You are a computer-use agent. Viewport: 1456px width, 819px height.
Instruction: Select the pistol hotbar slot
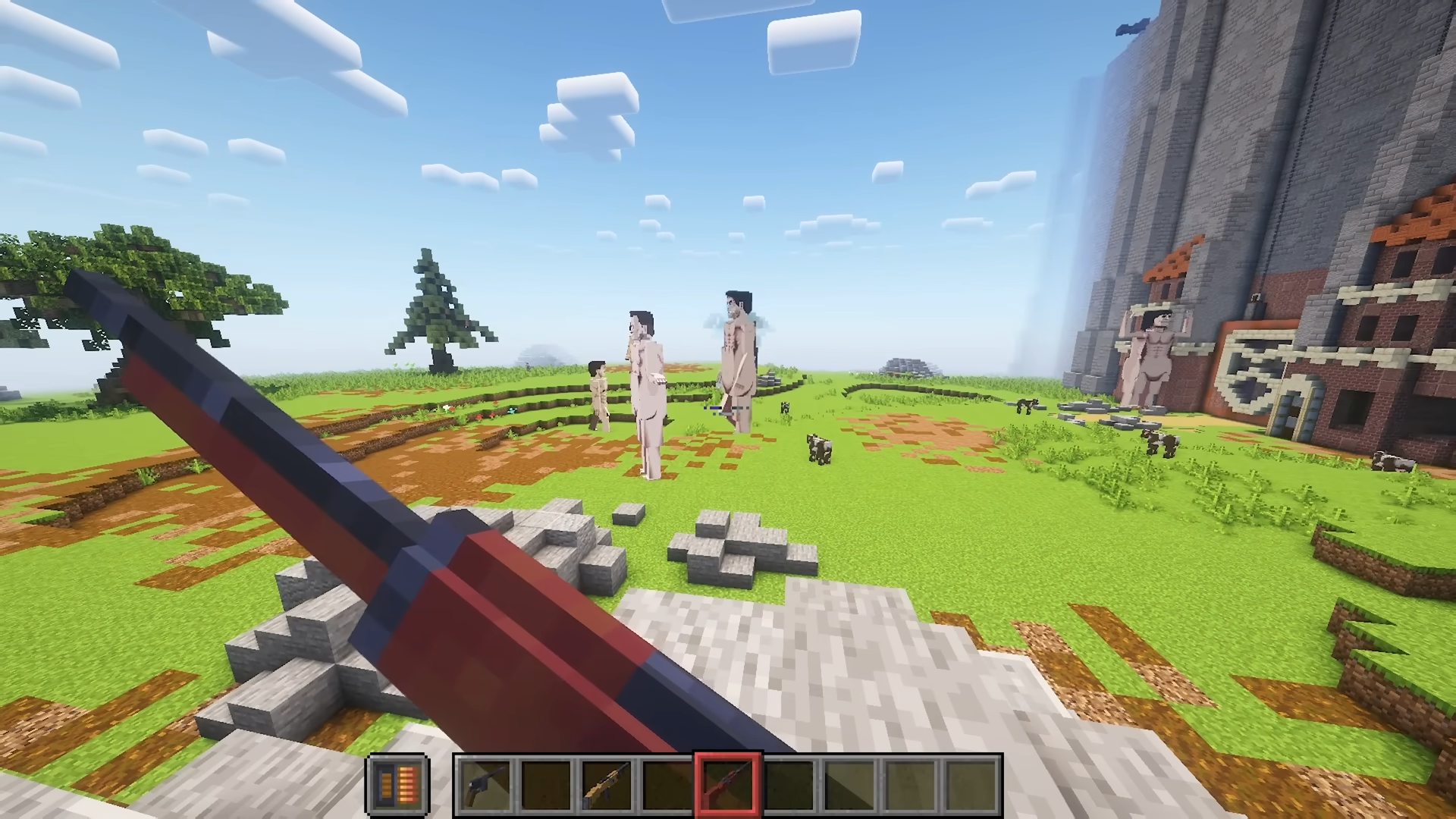pyautogui.click(x=485, y=783)
